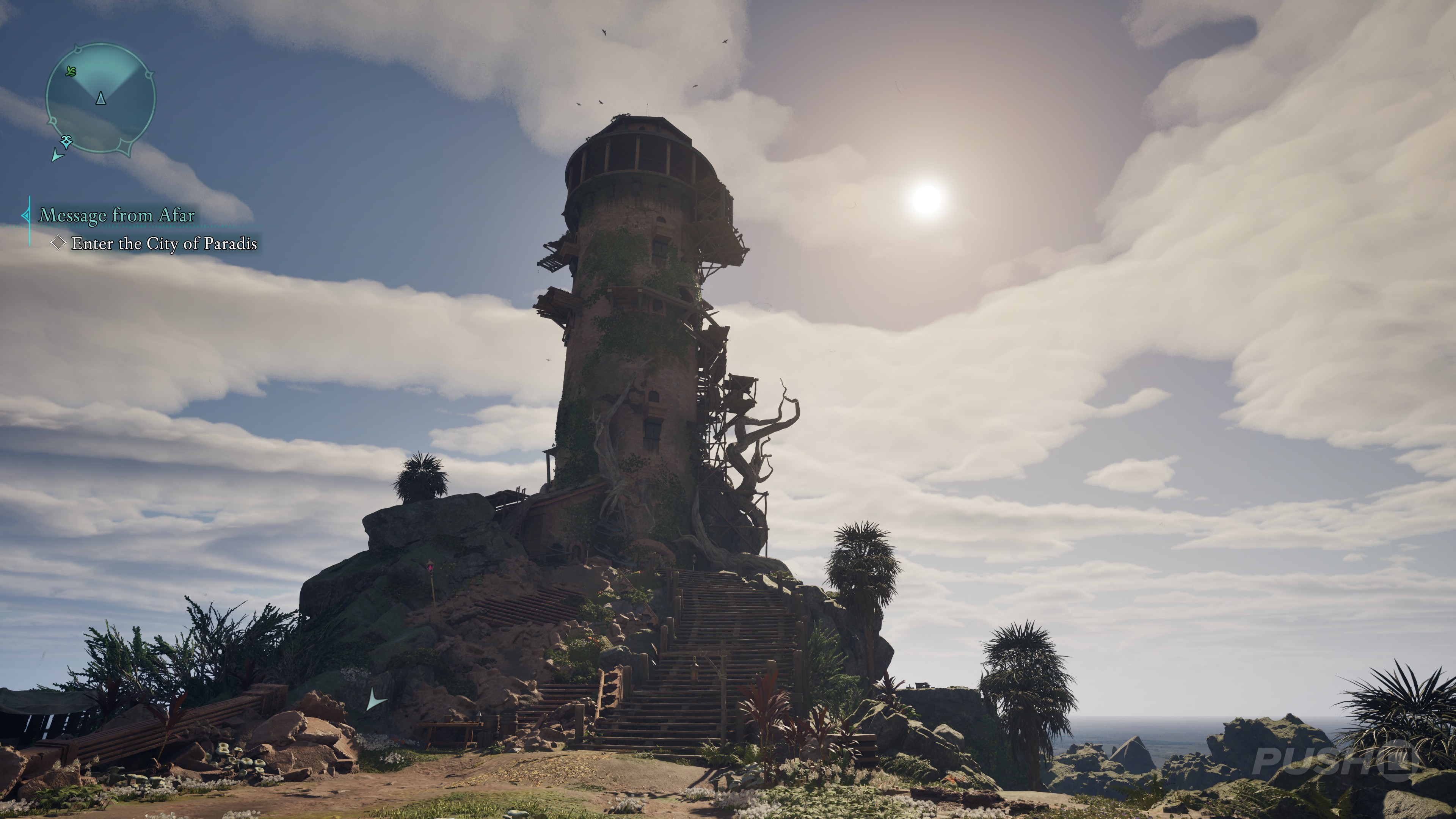Screen dimensions: 1456x819
Task: Select the green plant marker on minimap
Action: 71,71
